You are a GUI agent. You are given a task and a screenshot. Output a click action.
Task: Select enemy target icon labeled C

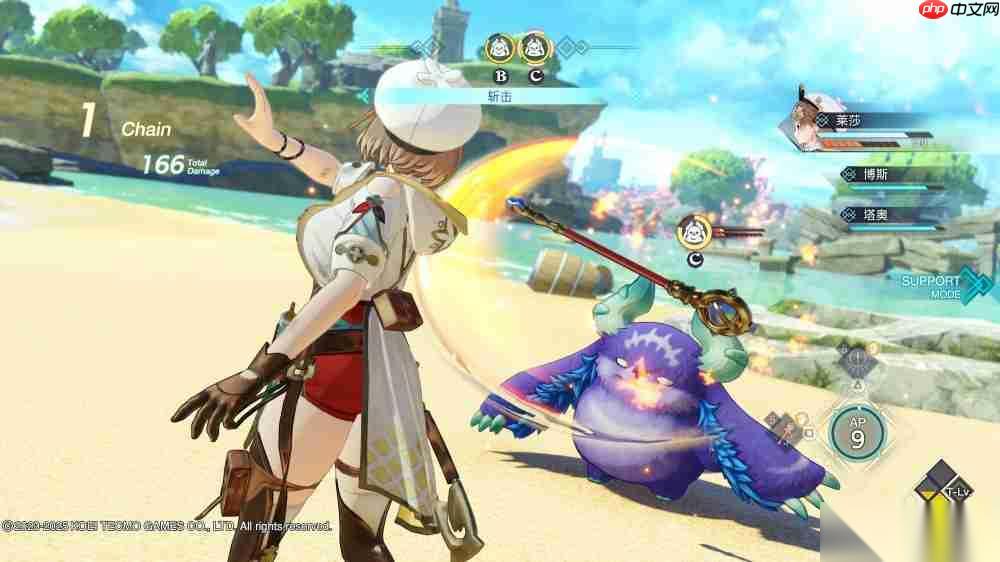click(x=535, y=47)
